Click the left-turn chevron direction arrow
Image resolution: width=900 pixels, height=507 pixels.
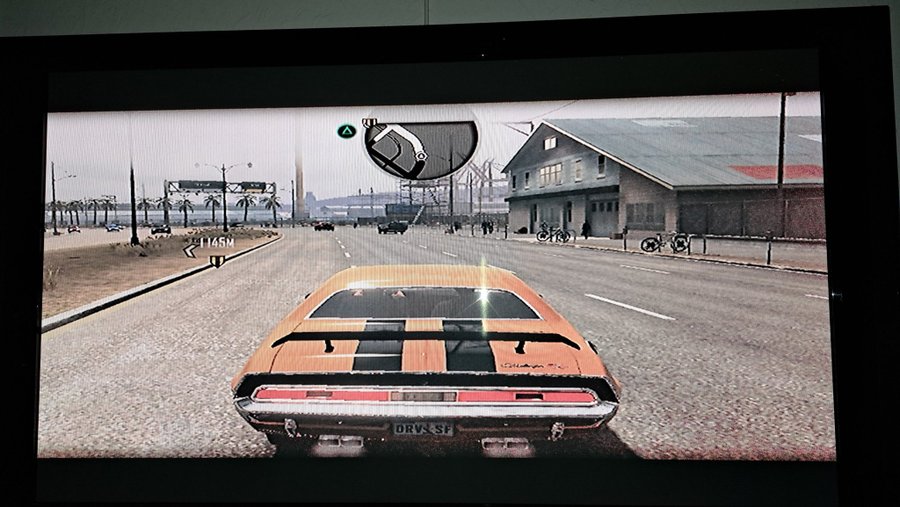189,250
